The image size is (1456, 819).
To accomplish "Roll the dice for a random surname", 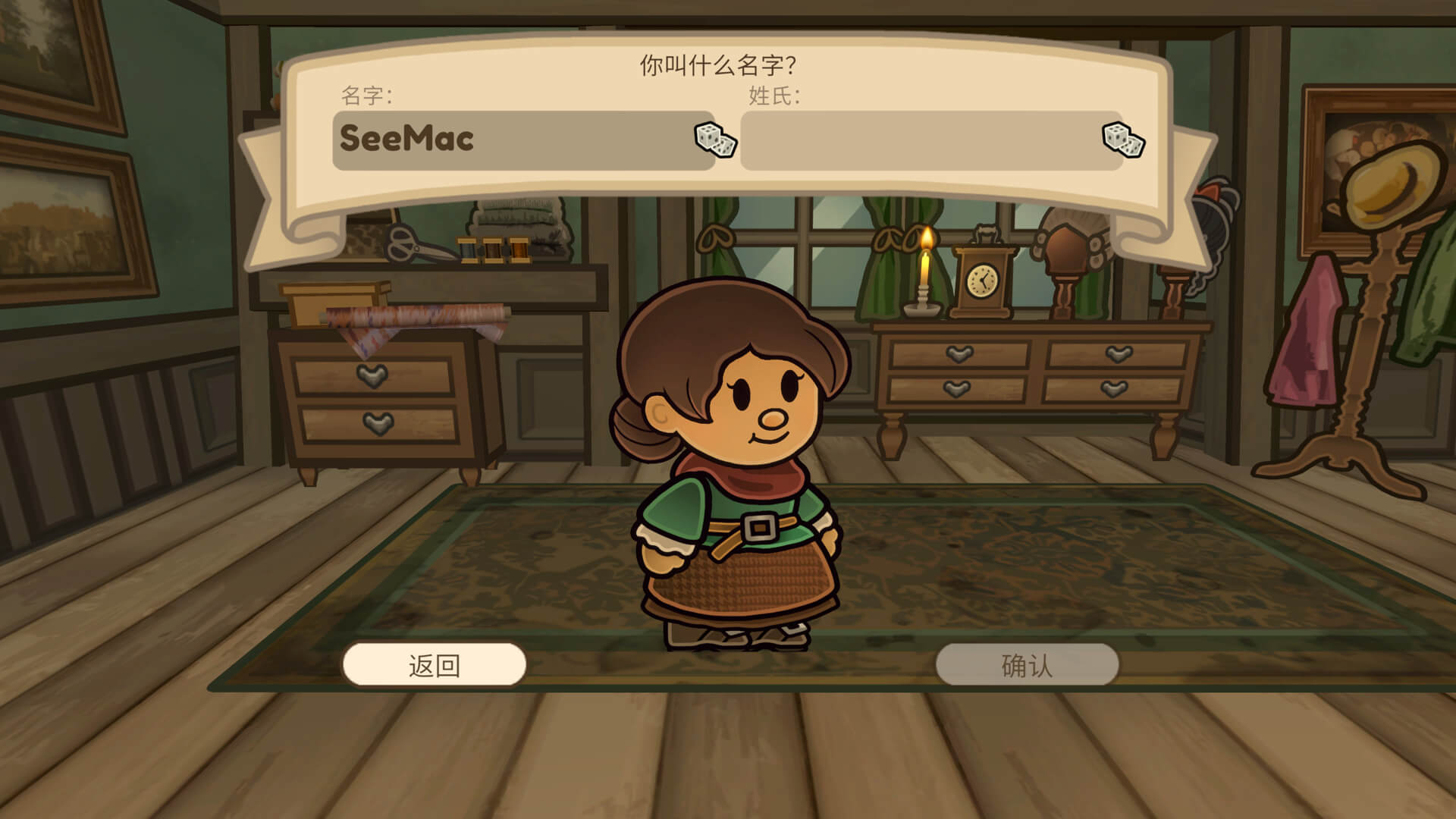I will [1123, 140].
